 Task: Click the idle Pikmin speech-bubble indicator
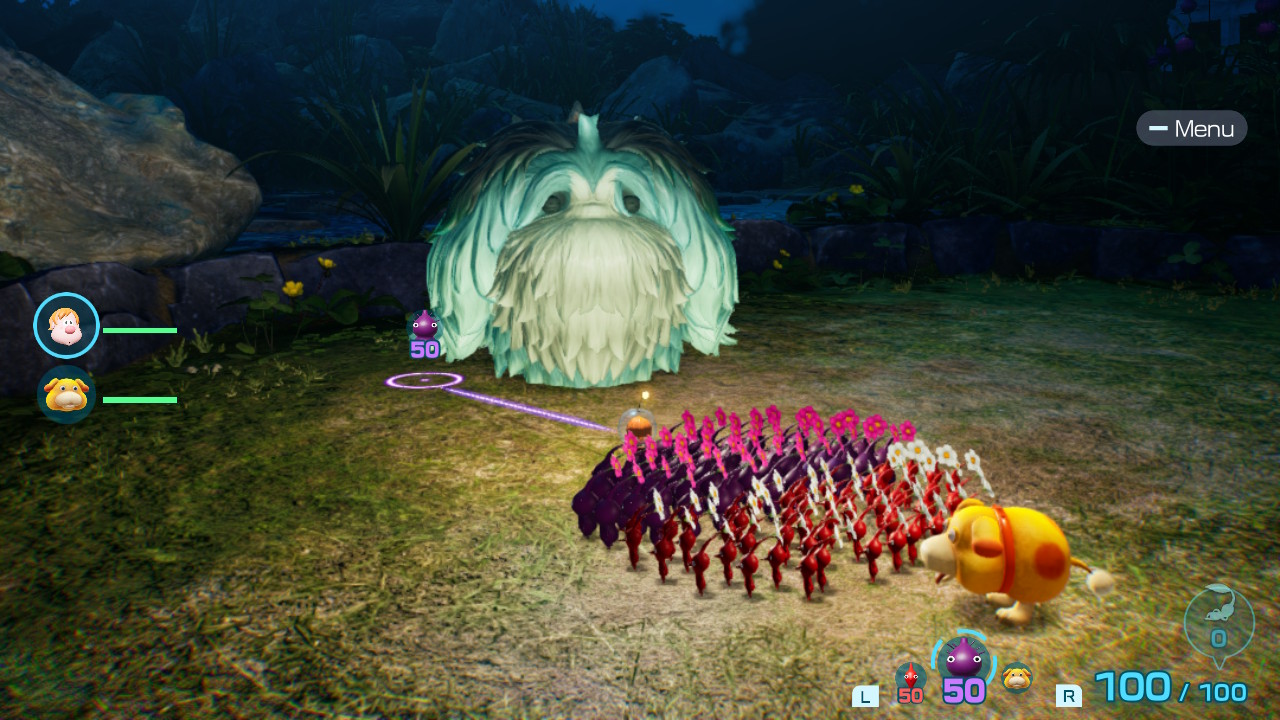(1218, 622)
